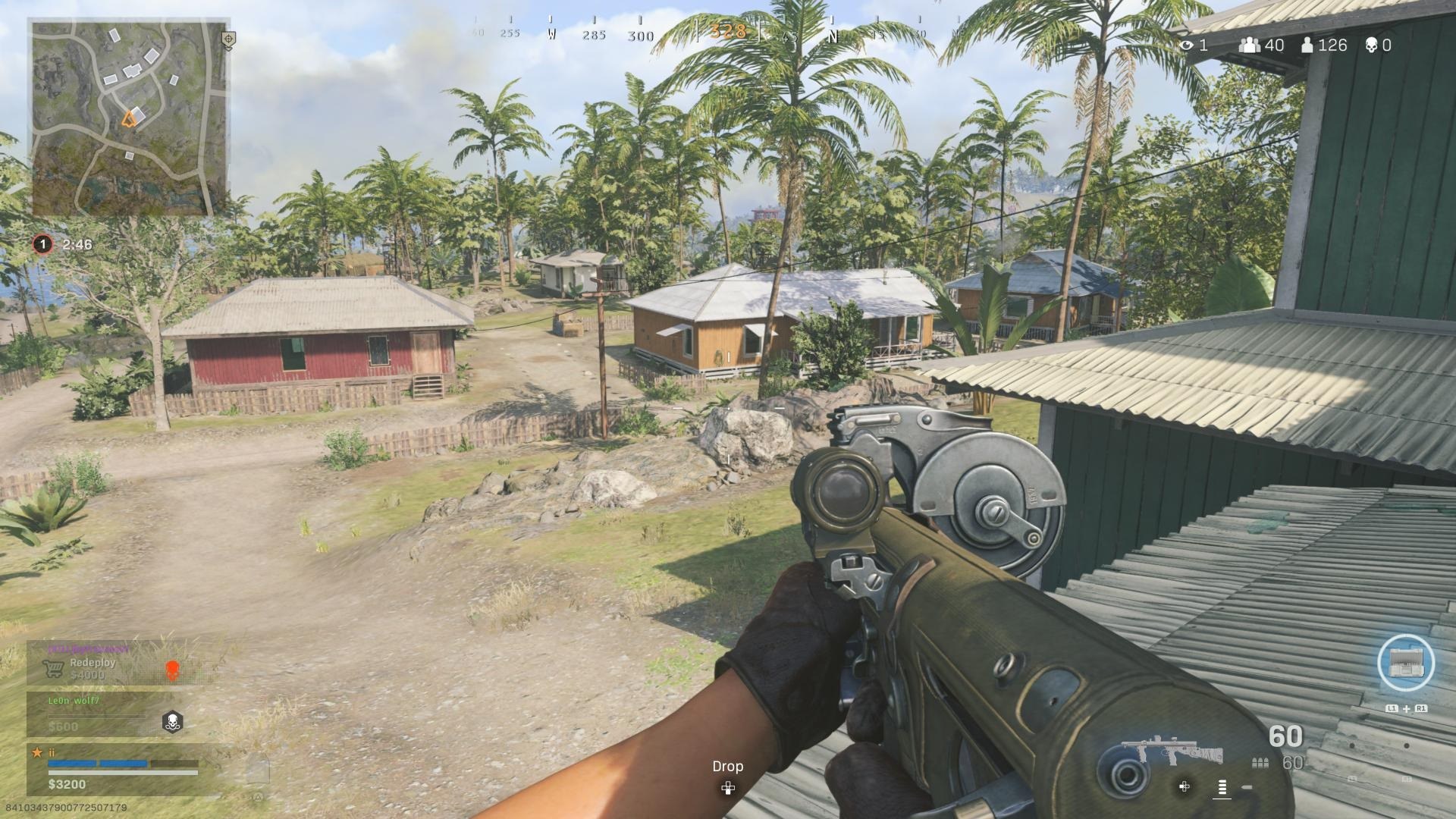Click the gas circle countdown icon

tap(42, 244)
